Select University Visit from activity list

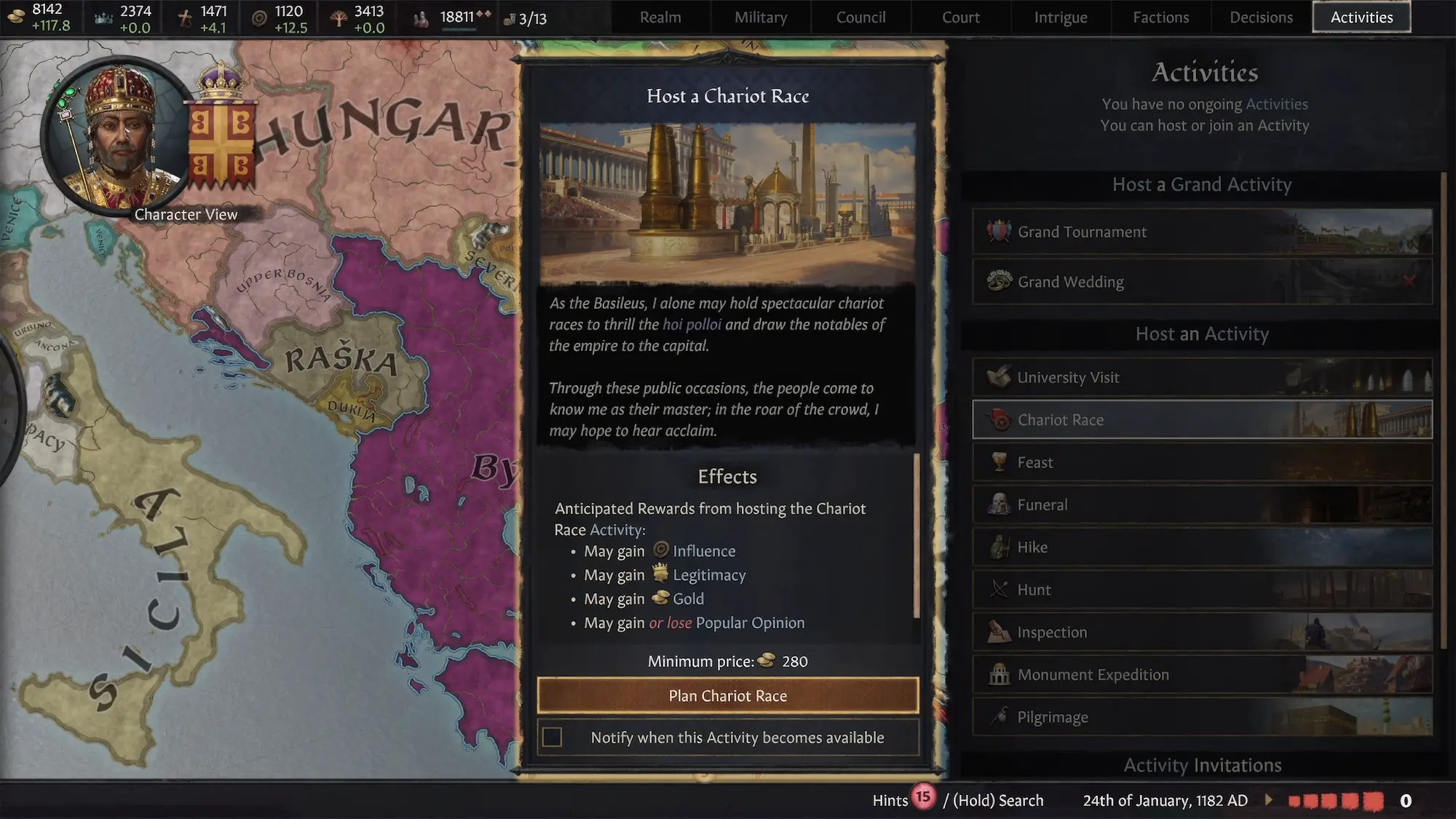point(1202,378)
